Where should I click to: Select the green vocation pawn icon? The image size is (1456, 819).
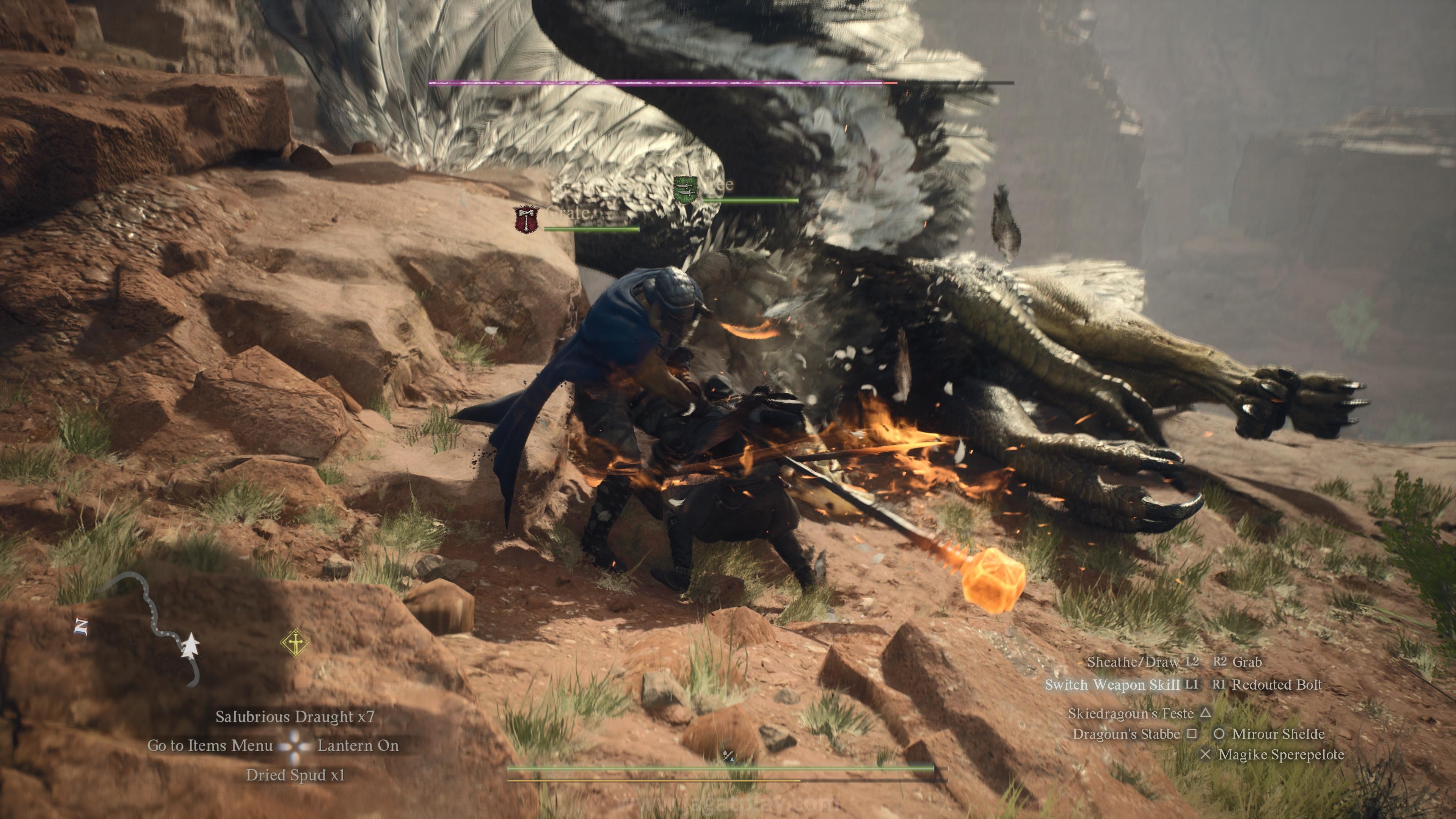[685, 189]
